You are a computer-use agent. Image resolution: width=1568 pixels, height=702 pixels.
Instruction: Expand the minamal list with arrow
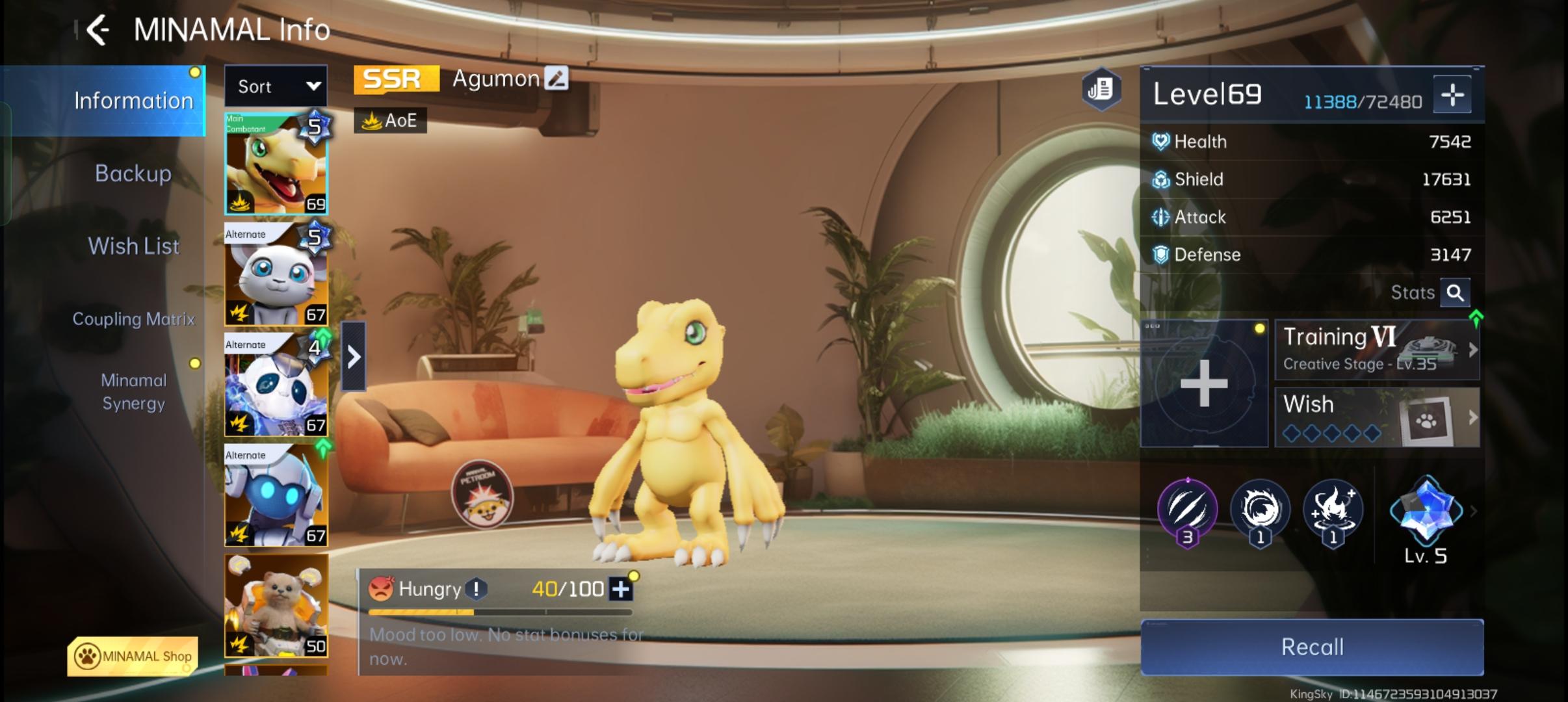[354, 357]
